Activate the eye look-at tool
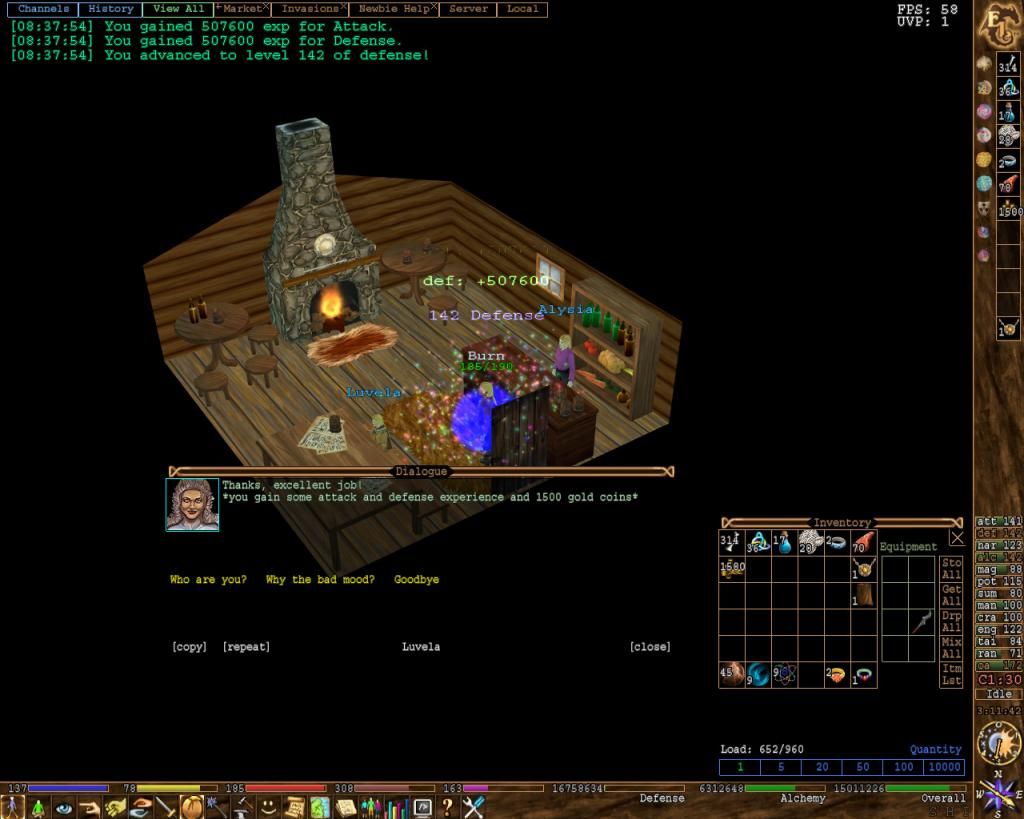 pyautogui.click(x=64, y=806)
